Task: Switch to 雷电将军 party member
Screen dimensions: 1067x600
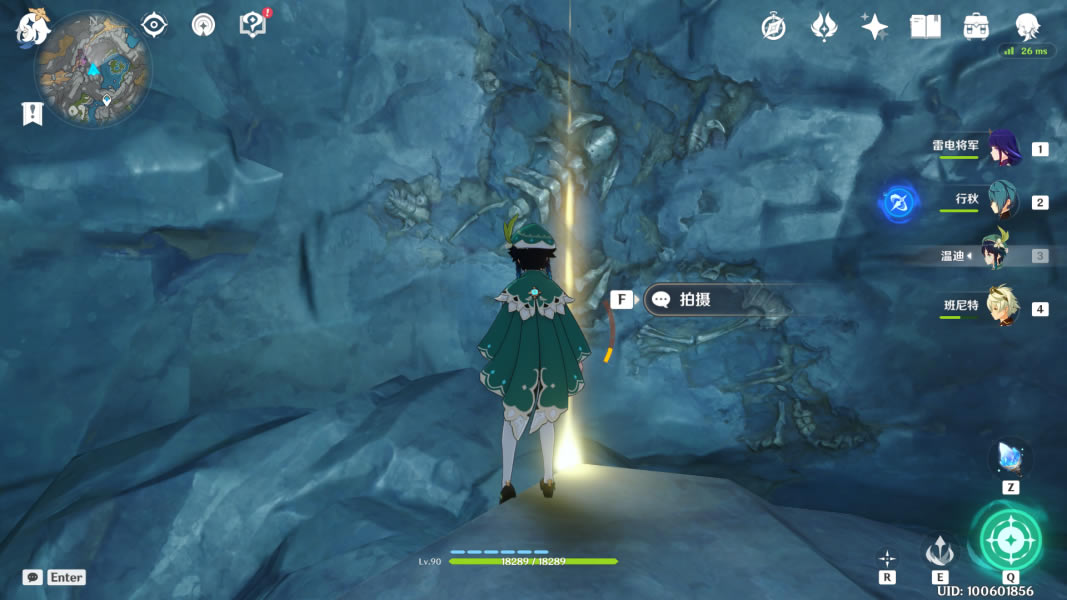Action: pyautogui.click(x=1003, y=148)
